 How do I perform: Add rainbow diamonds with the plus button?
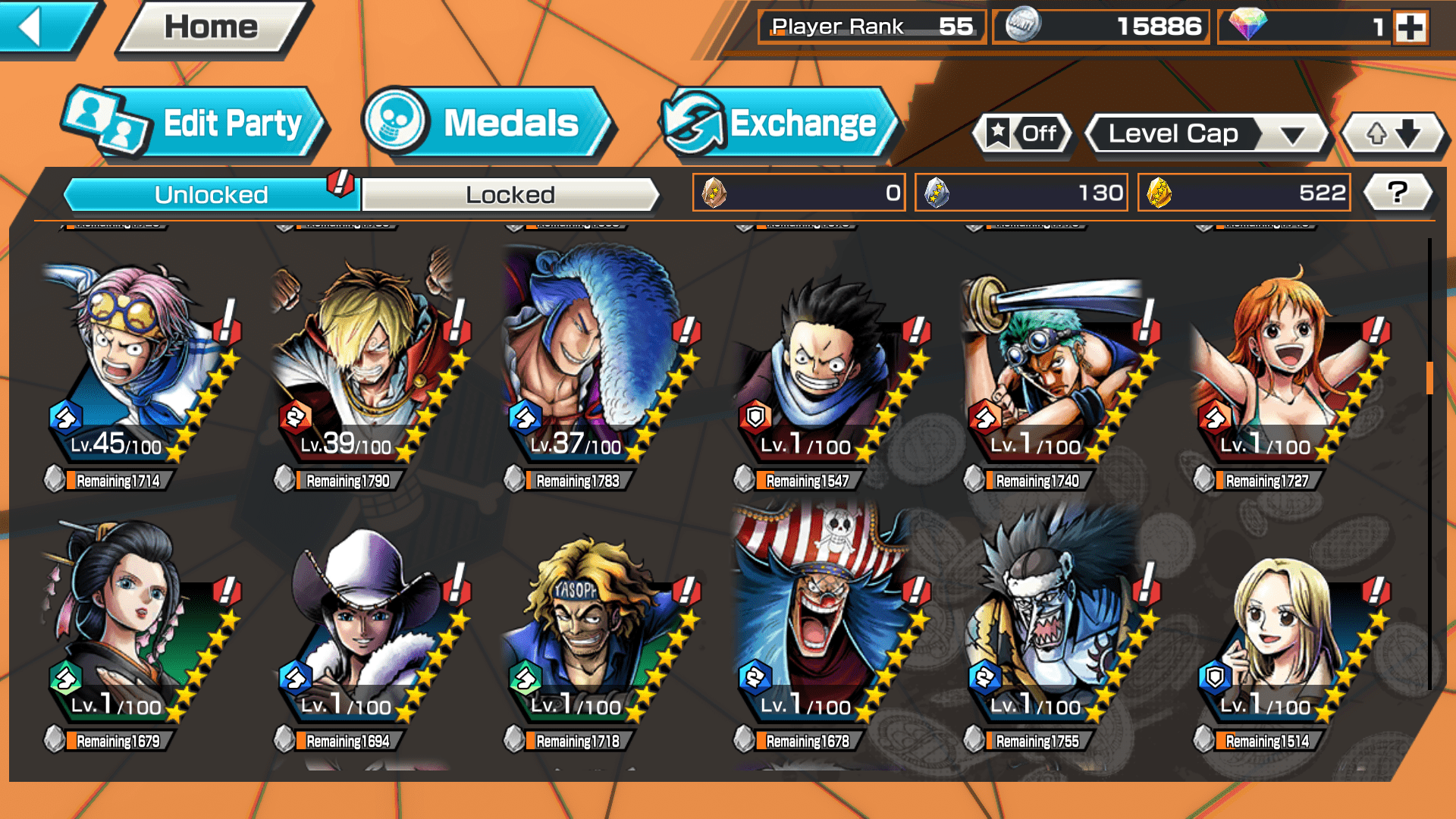click(1410, 27)
